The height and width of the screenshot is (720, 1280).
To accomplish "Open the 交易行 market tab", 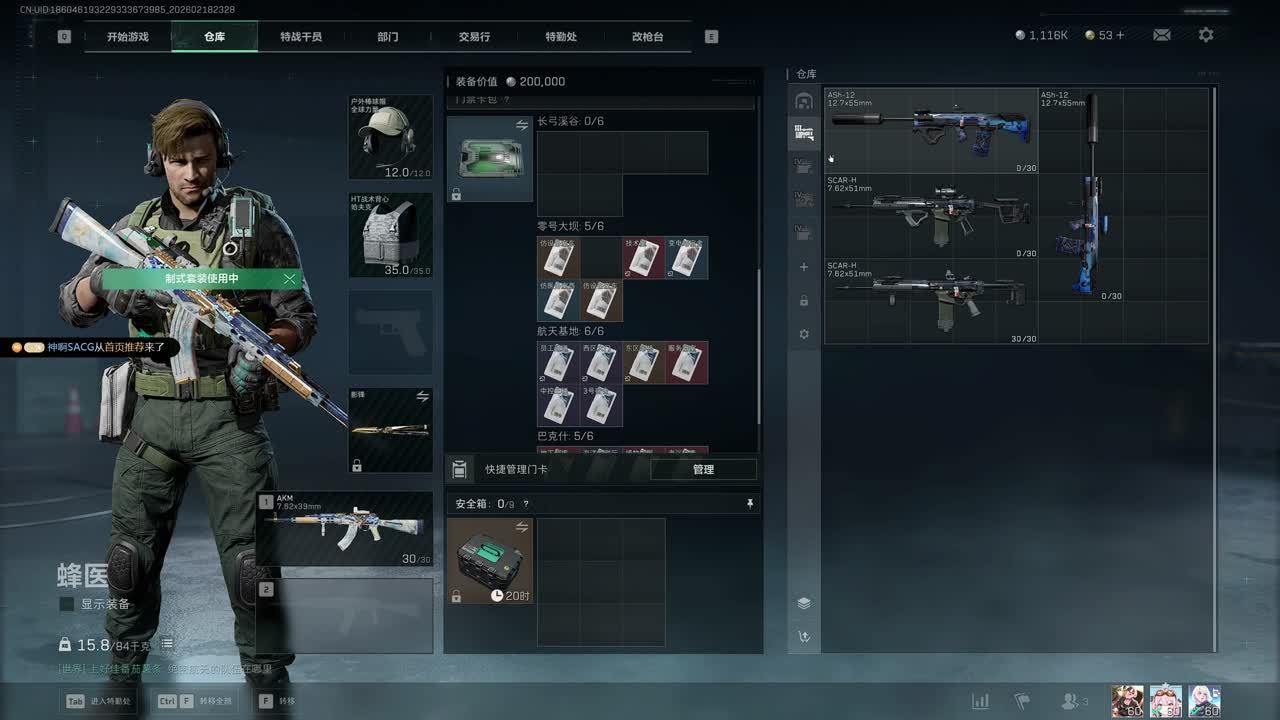I will click(x=474, y=37).
